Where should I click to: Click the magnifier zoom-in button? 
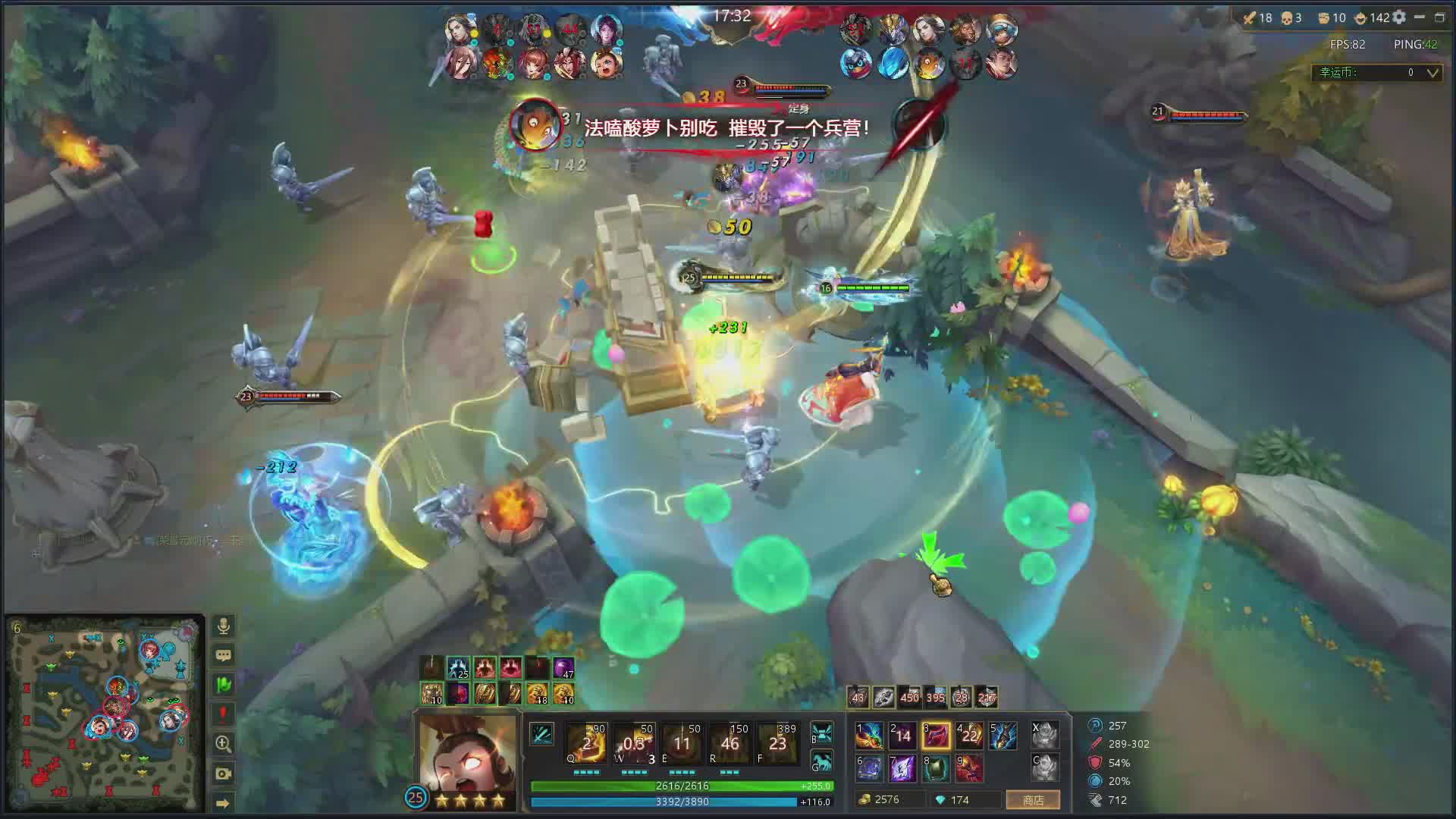(223, 743)
